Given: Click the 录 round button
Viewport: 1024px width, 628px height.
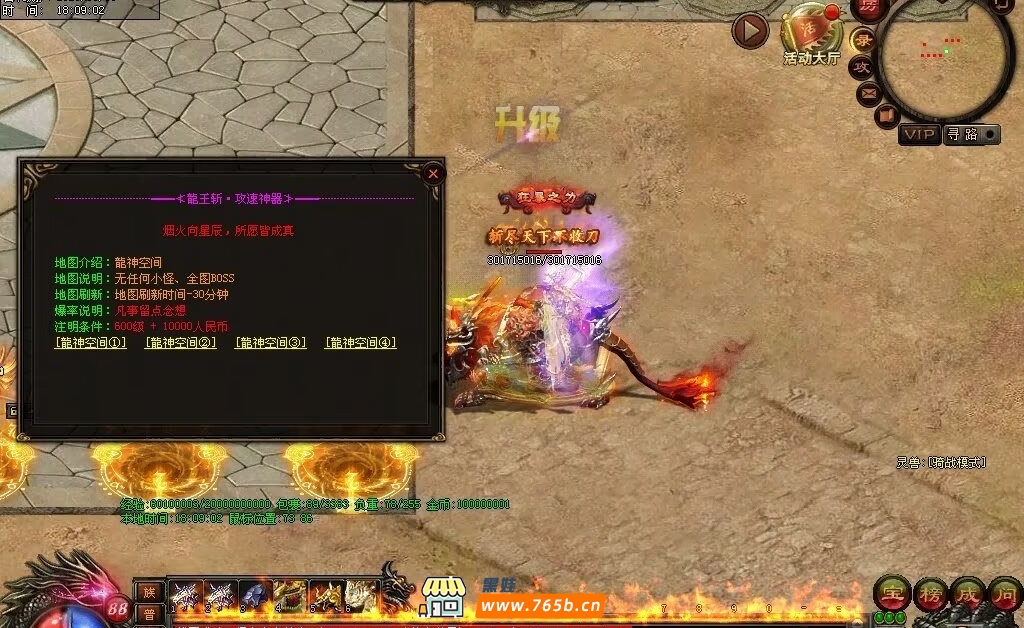Looking at the screenshot, I should click(x=863, y=40).
